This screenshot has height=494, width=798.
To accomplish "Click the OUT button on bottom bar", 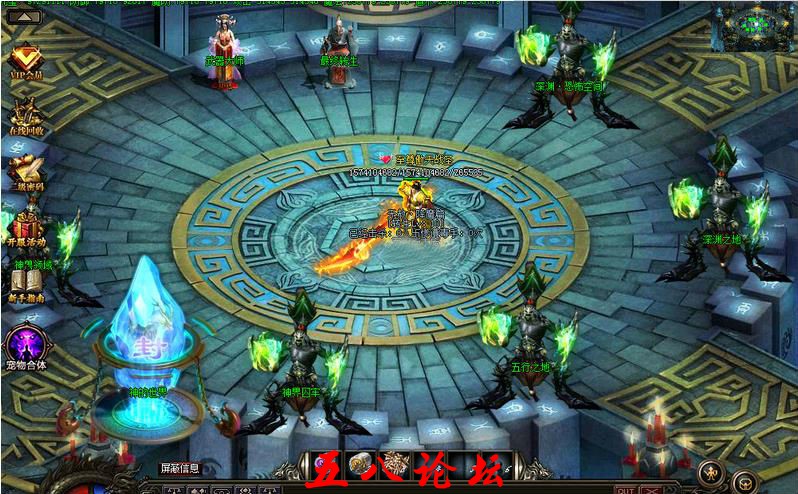I will (624, 489).
